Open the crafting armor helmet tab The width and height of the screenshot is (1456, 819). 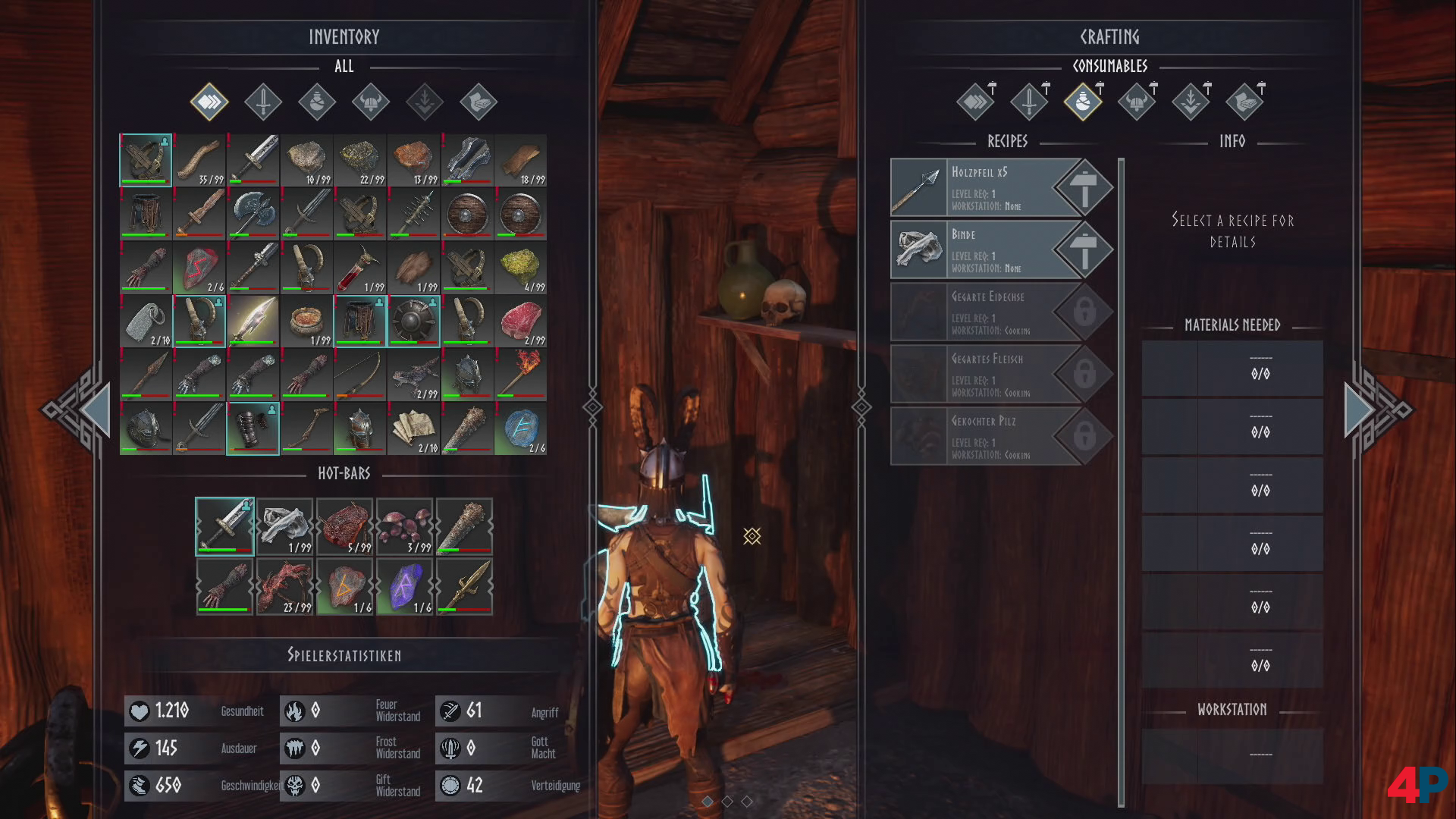coord(1137,102)
